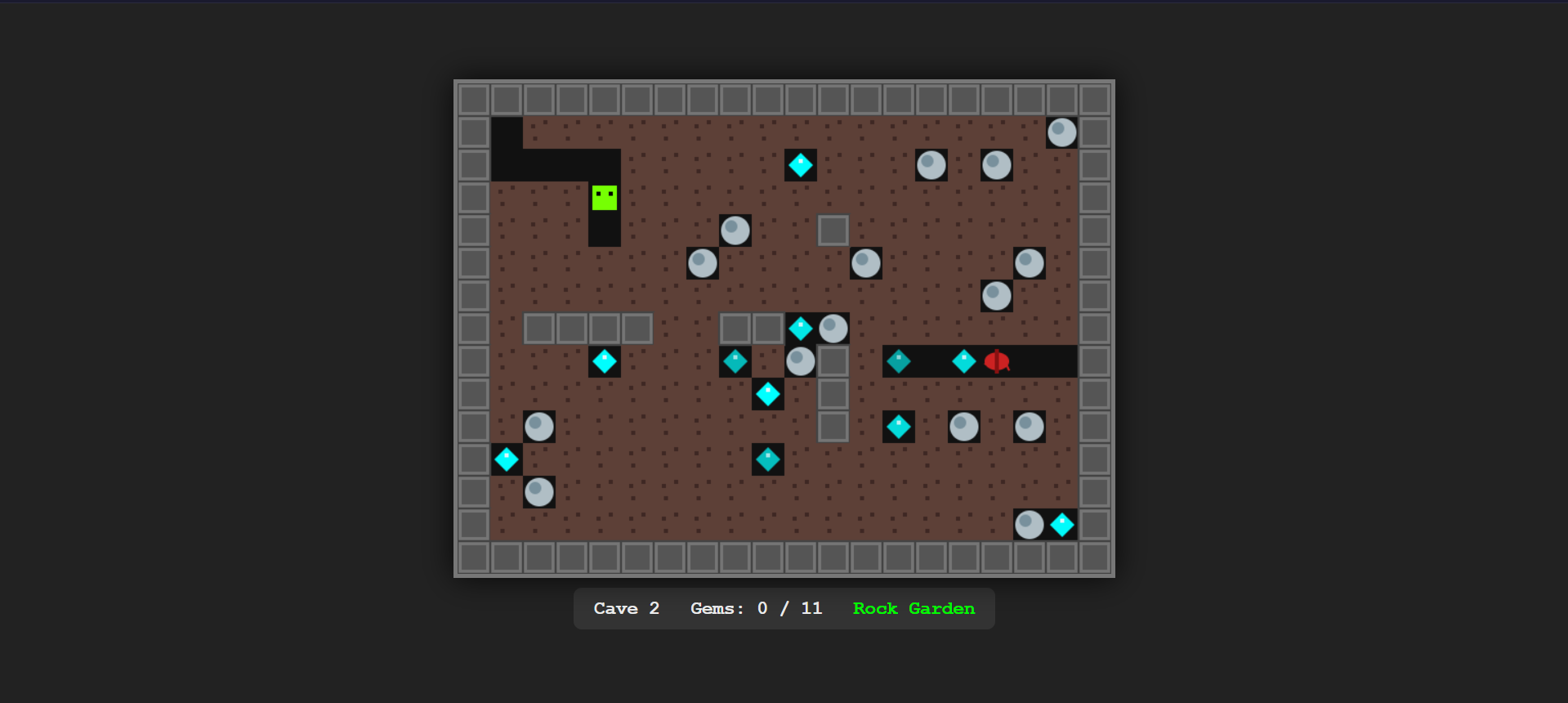Select the gem next to the bottom-right boulder

1062,525
